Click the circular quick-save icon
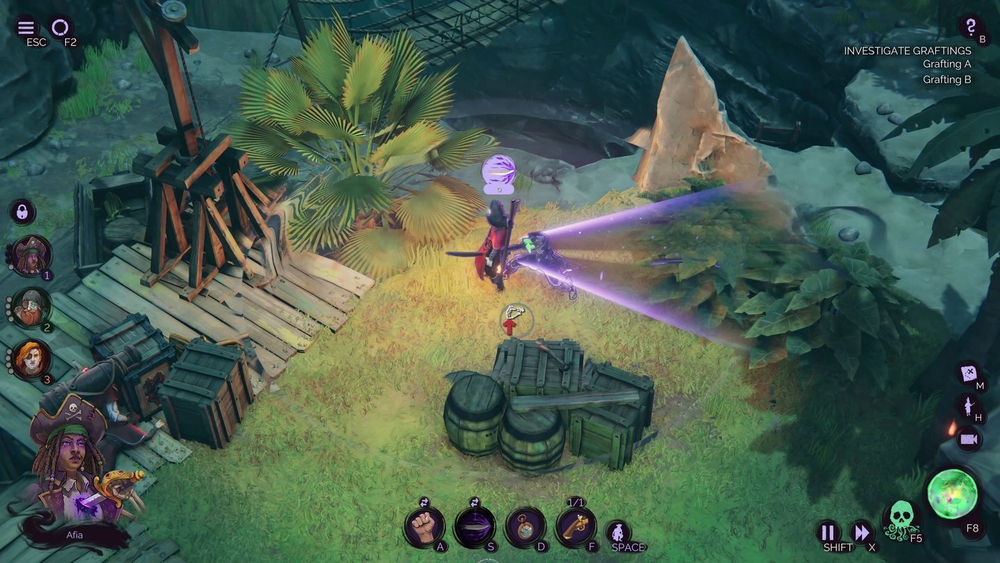Viewport: 1000px width, 563px height. click(x=61, y=27)
